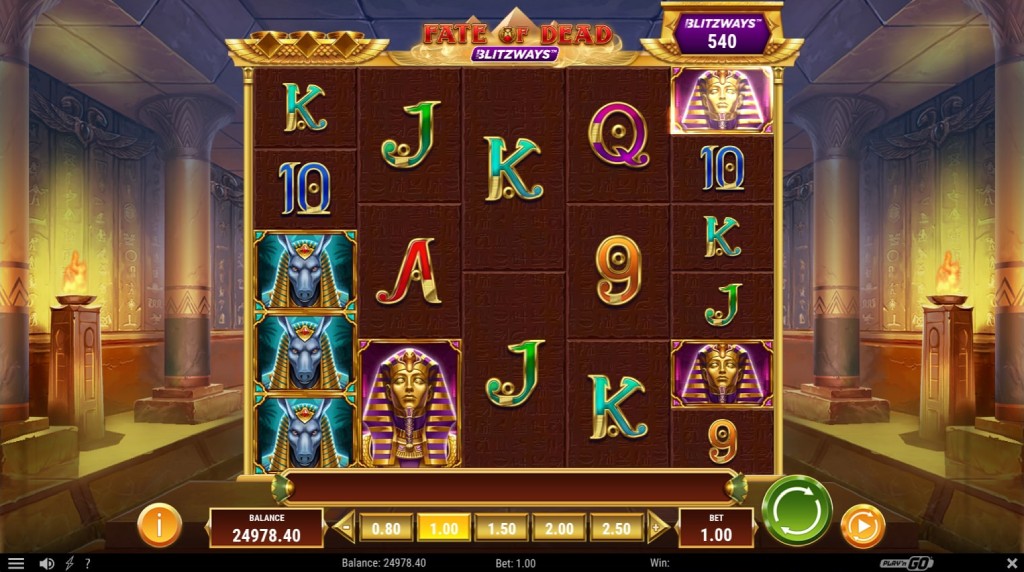Toggle the sound speaker icon
Image resolution: width=1024 pixels, height=572 pixels.
[46, 563]
